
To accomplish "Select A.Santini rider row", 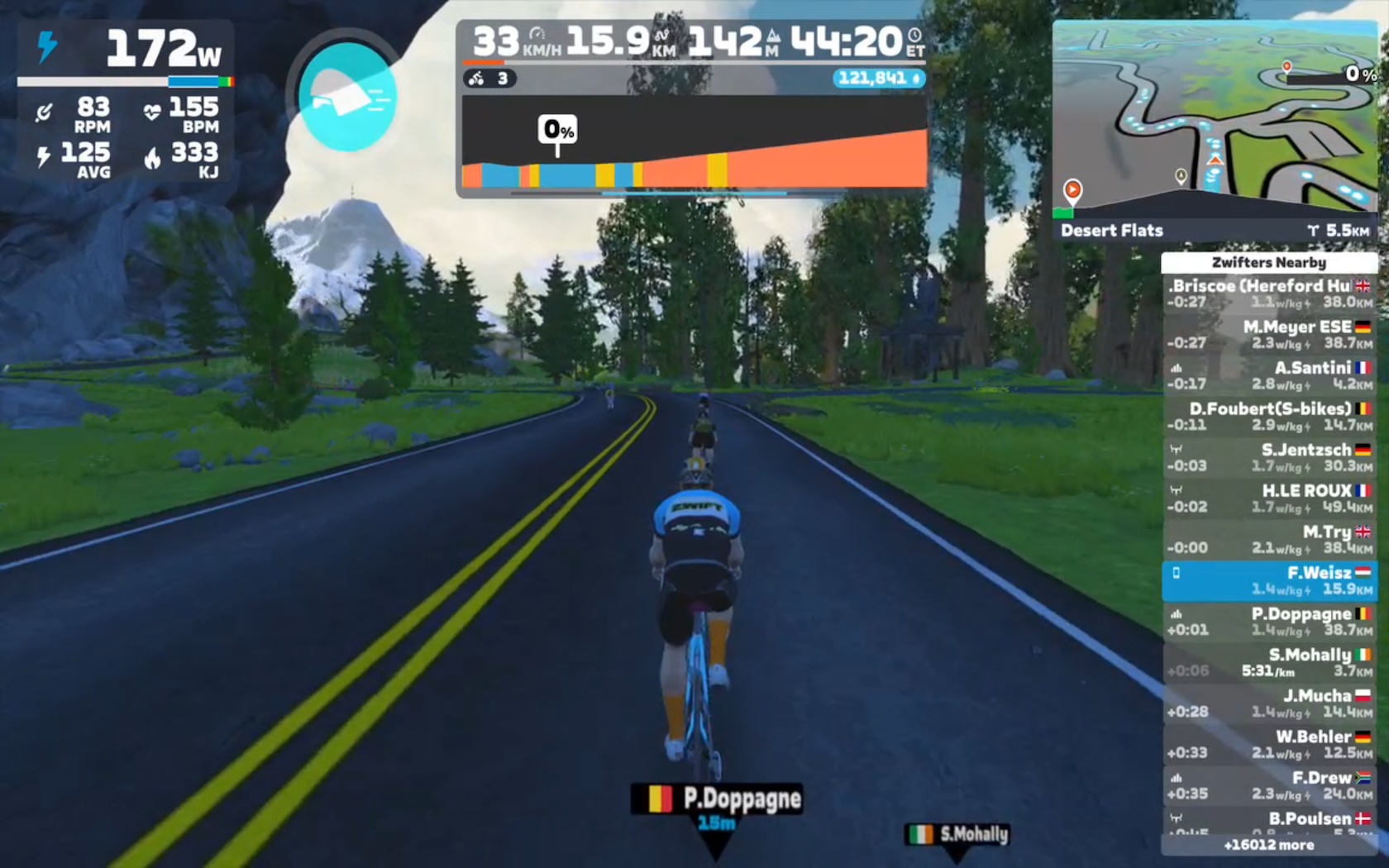I will tap(1269, 375).
